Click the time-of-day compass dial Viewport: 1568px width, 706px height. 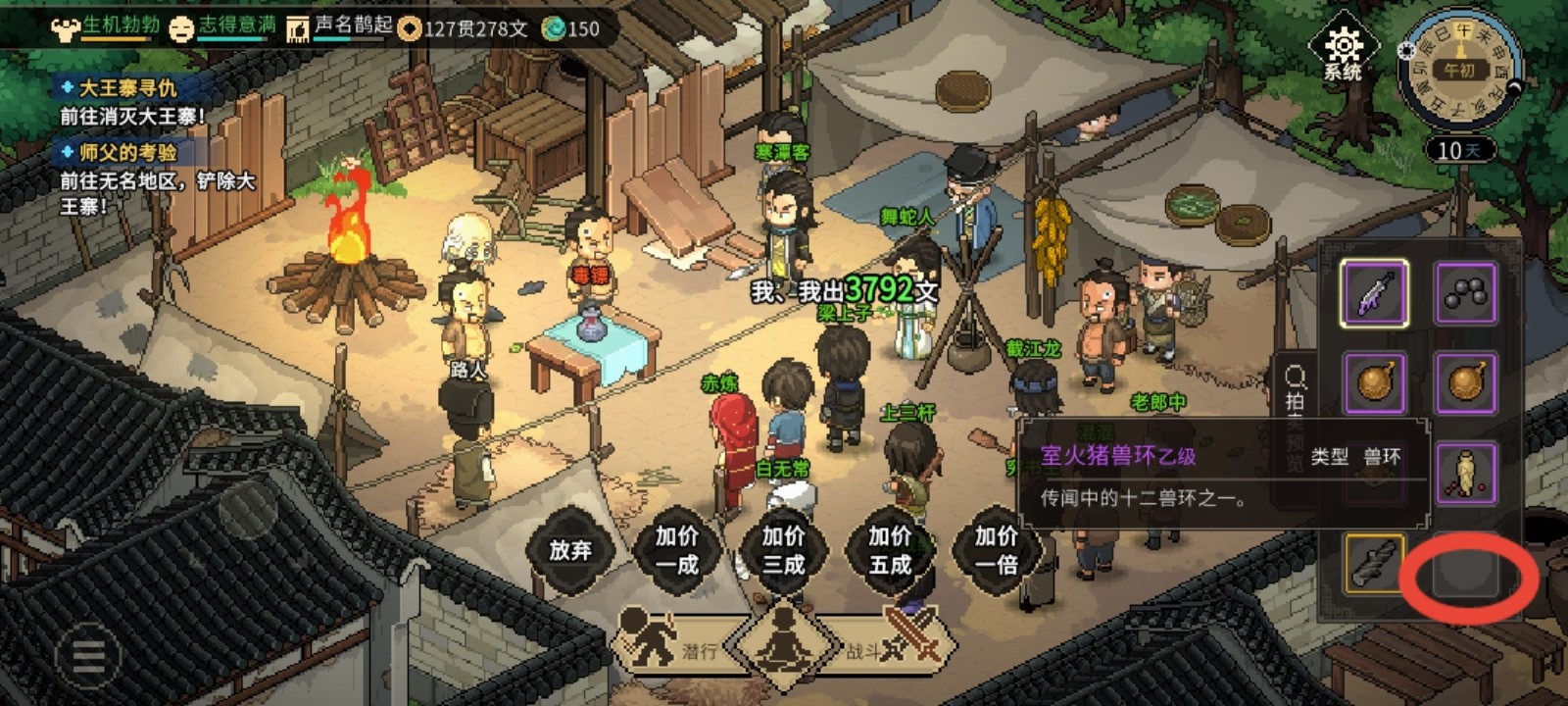click(1459, 69)
